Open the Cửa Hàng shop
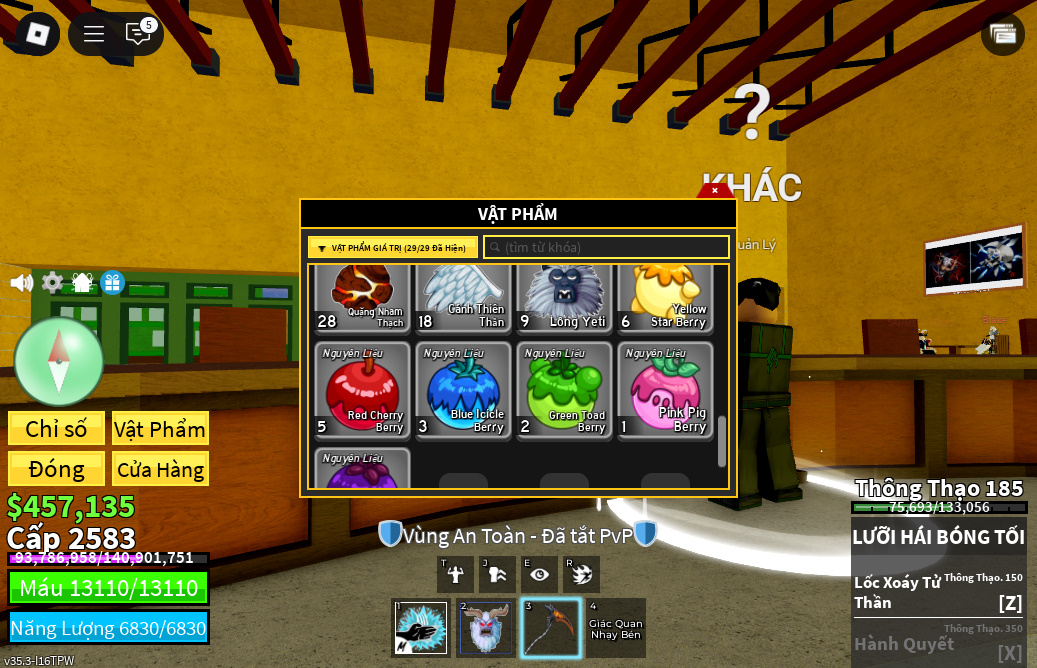The image size is (1037, 668). pyautogui.click(x=160, y=469)
